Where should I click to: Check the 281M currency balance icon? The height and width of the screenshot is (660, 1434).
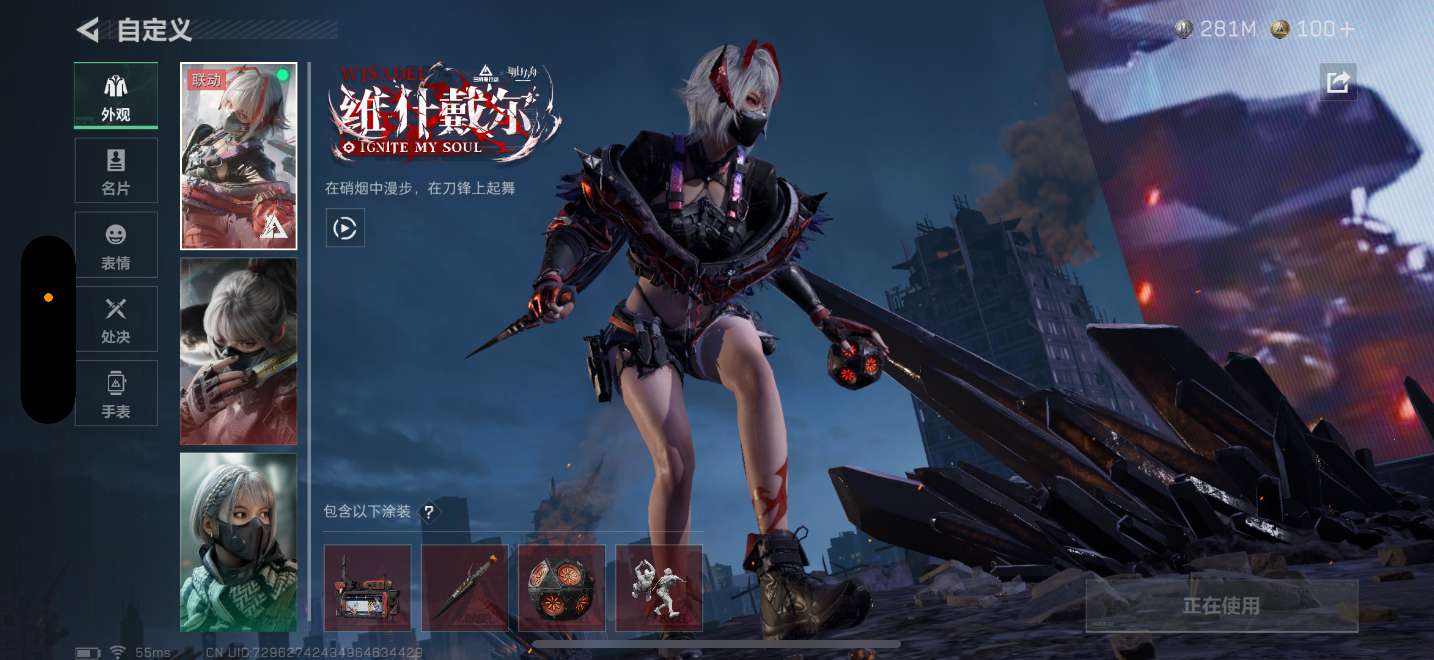coord(1185,30)
